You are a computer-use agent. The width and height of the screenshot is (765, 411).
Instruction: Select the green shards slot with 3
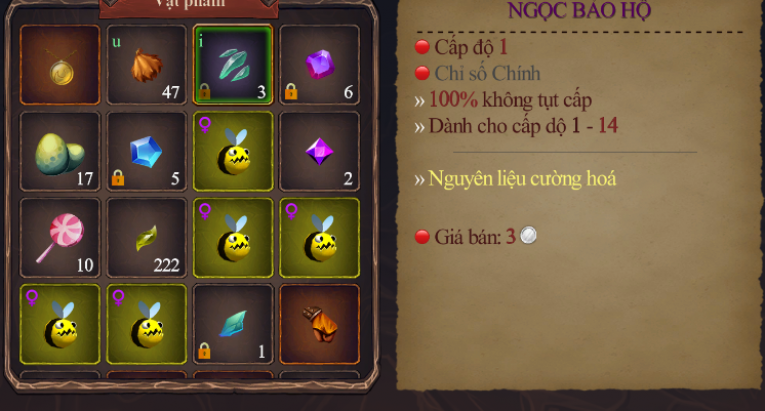coord(233,65)
